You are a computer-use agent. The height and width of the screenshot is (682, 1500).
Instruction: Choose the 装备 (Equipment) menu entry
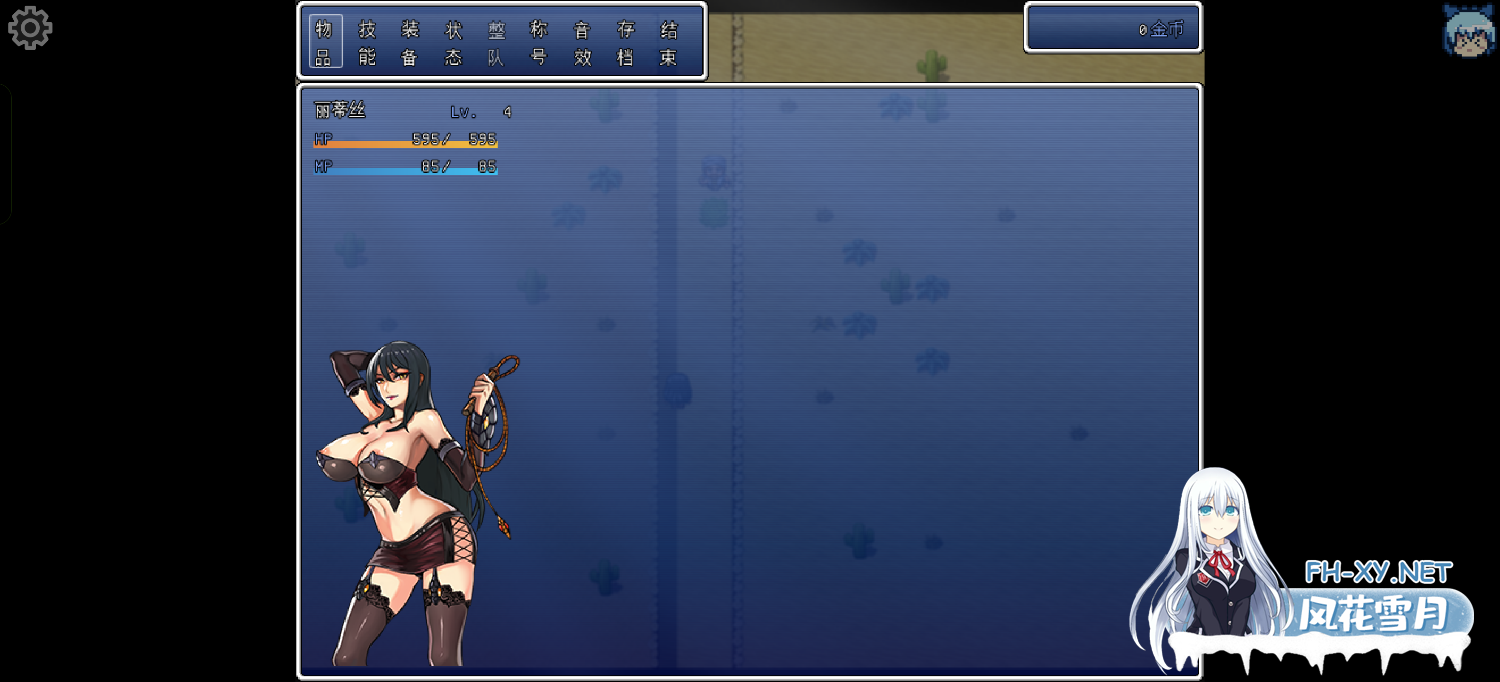pyautogui.click(x=410, y=43)
